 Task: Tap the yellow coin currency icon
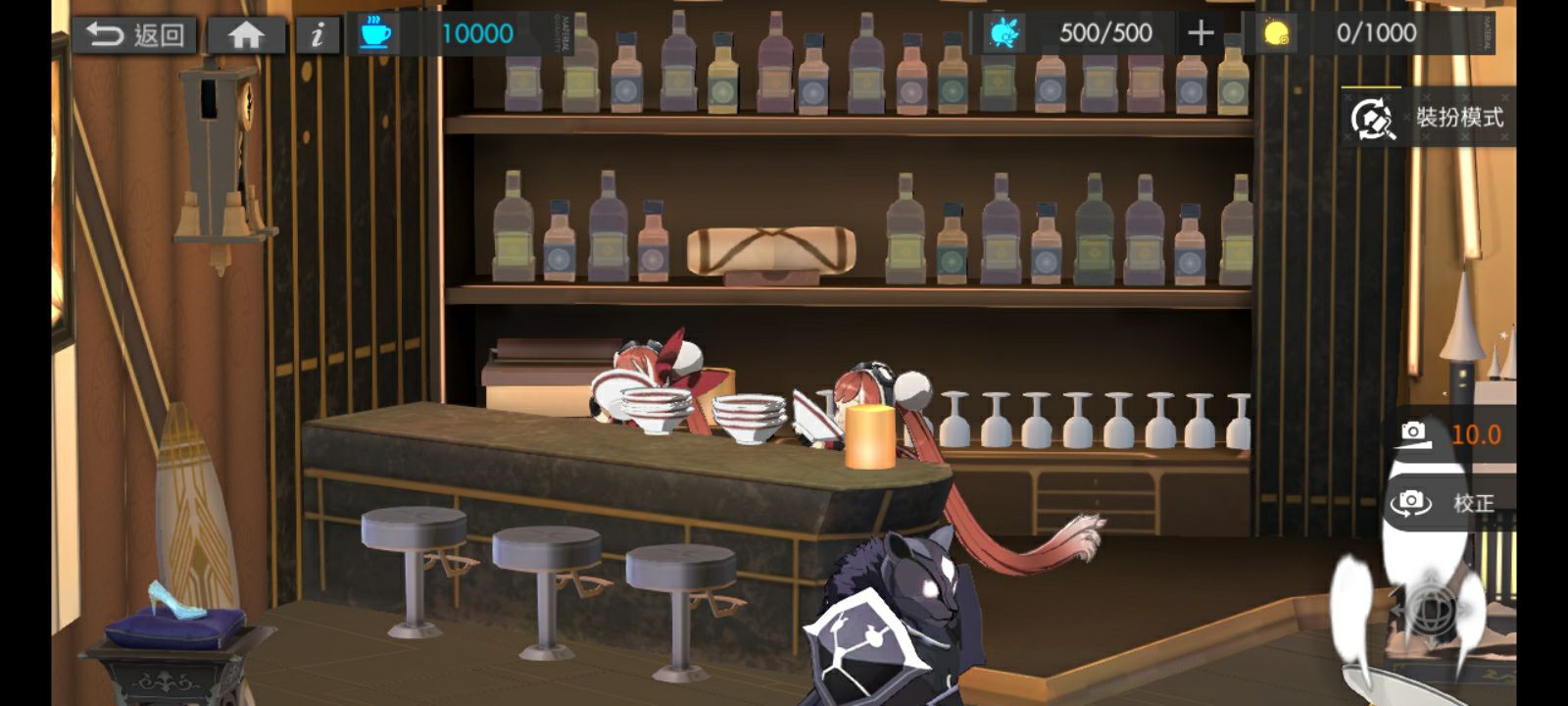(x=1275, y=34)
